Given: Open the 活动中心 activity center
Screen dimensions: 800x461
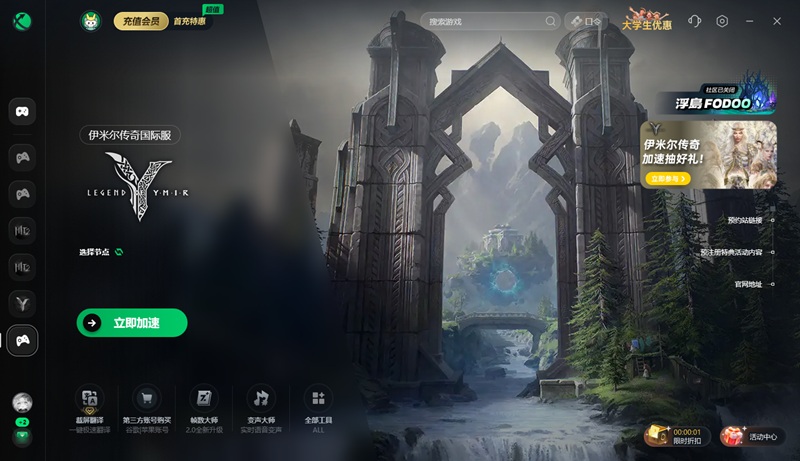Looking at the screenshot, I should point(752,436).
